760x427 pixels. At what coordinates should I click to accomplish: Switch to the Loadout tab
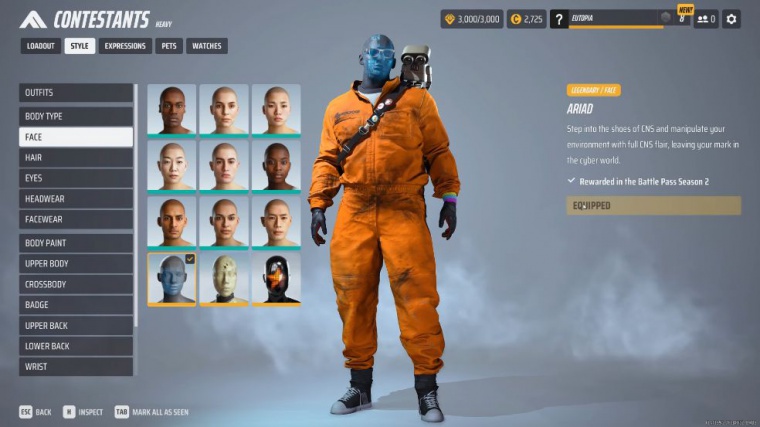pos(40,46)
